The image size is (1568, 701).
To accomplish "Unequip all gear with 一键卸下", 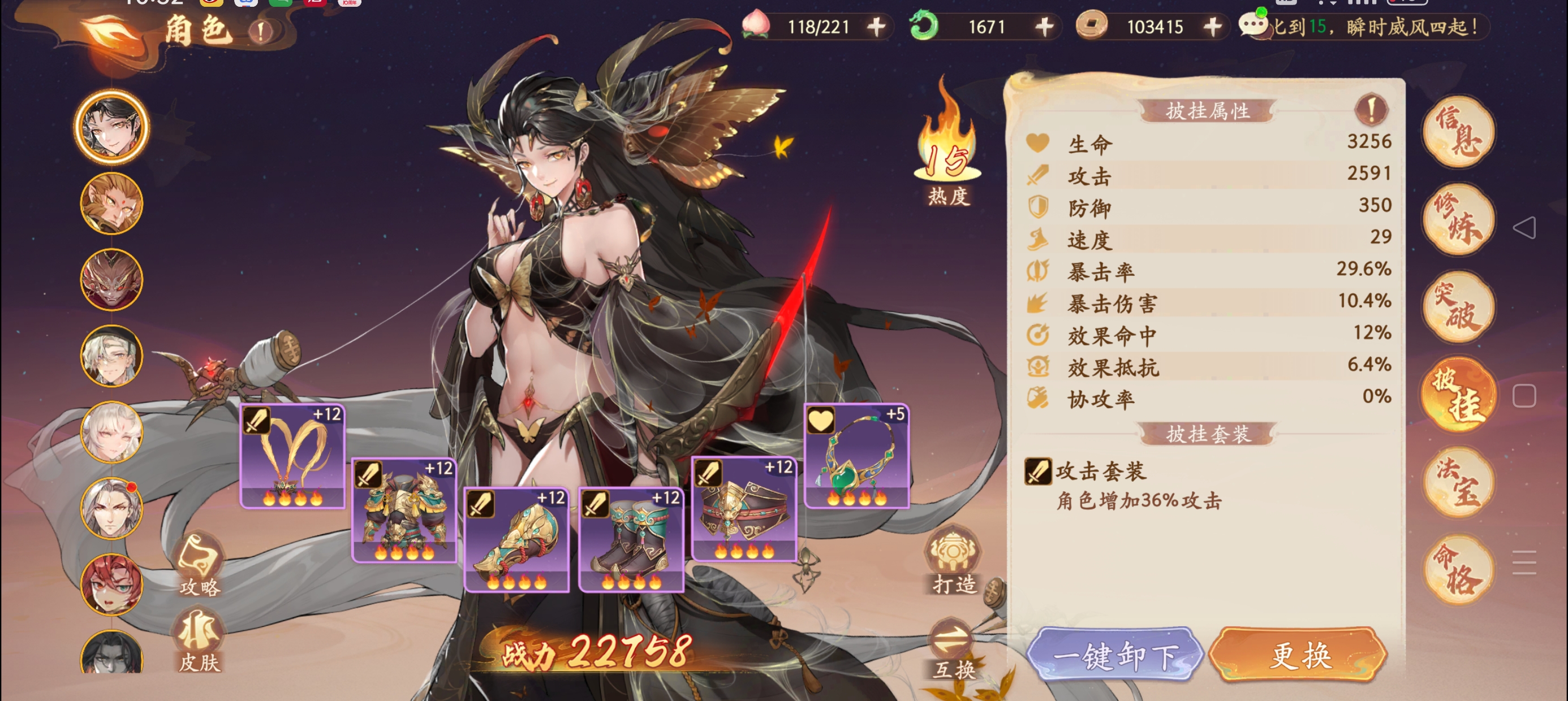I will click(1114, 655).
